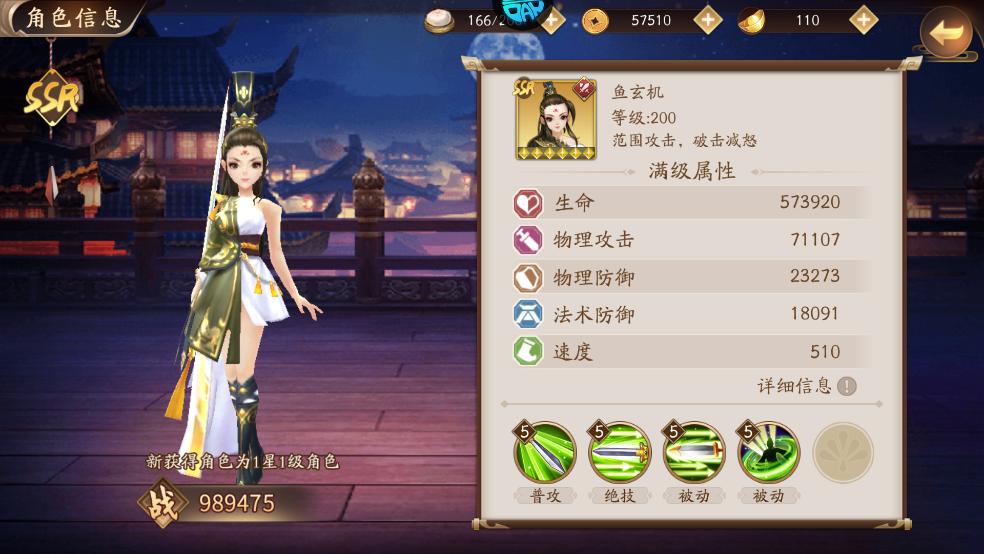Open detailed info (详细信息) exclamation icon

(x=847, y=386)
